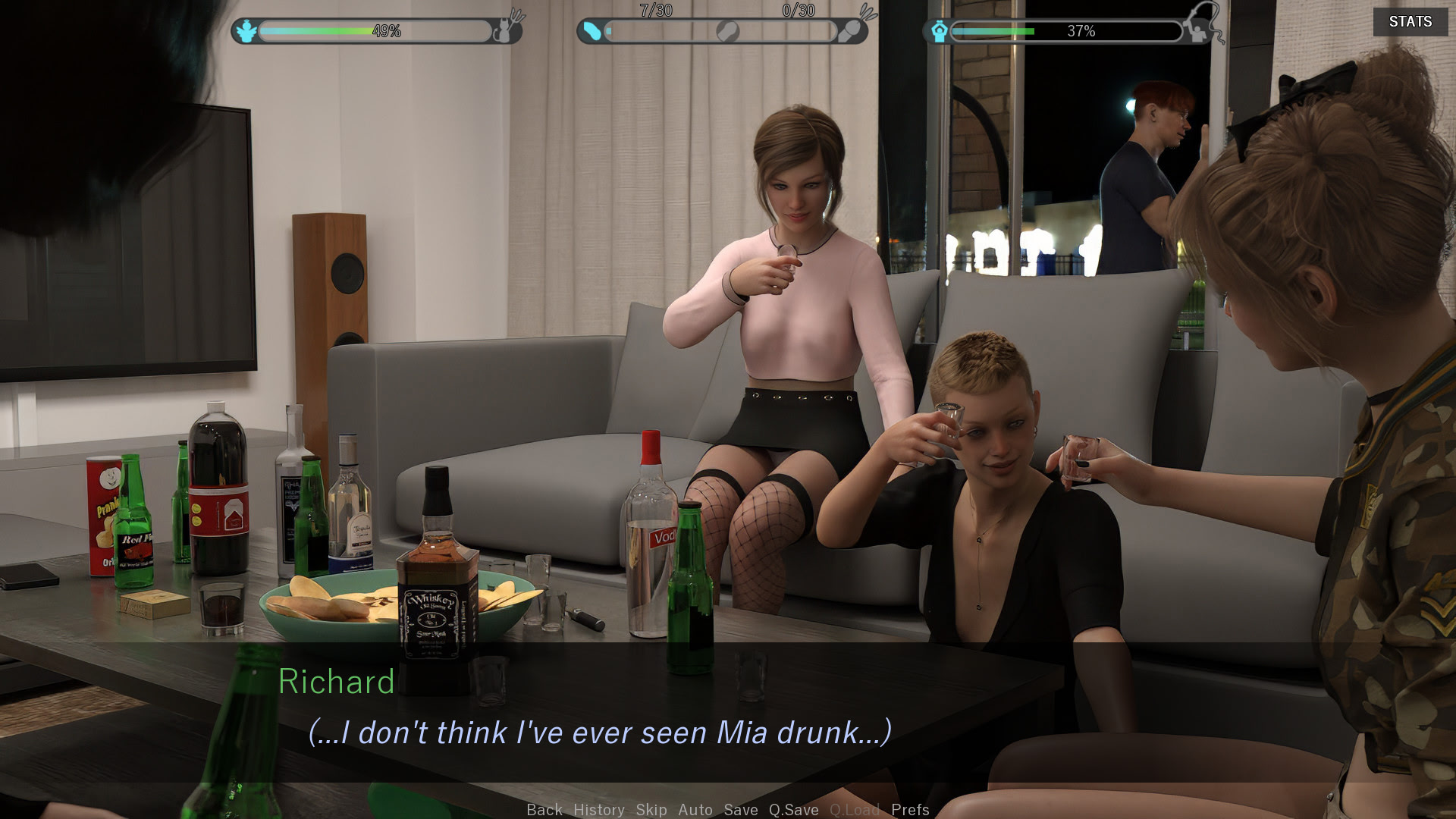Turn on Auto advance

click(695, 809)
